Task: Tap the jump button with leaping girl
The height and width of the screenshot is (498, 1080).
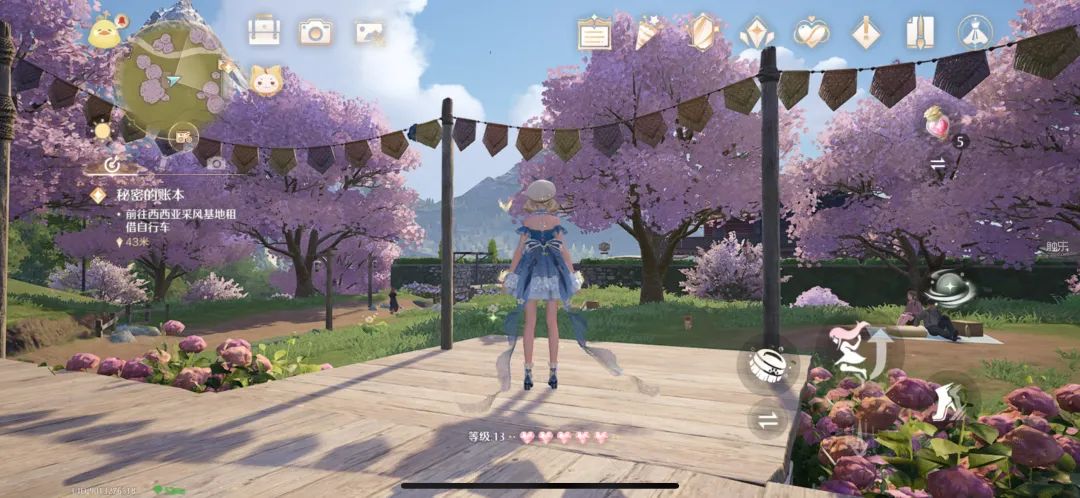Action: pos(866,350)
